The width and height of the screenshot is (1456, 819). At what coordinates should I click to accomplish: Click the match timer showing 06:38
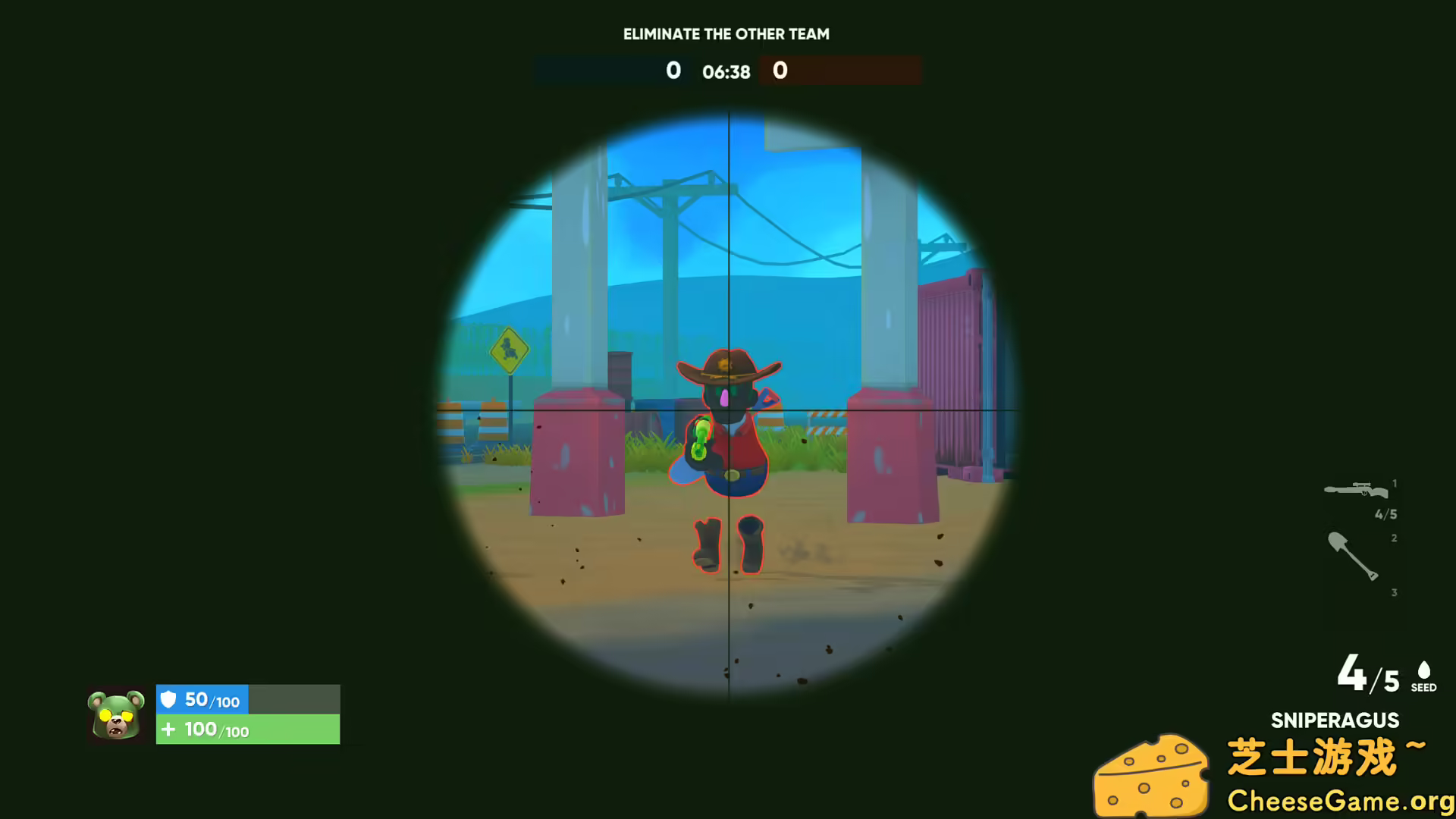click(x=726, y=72)
